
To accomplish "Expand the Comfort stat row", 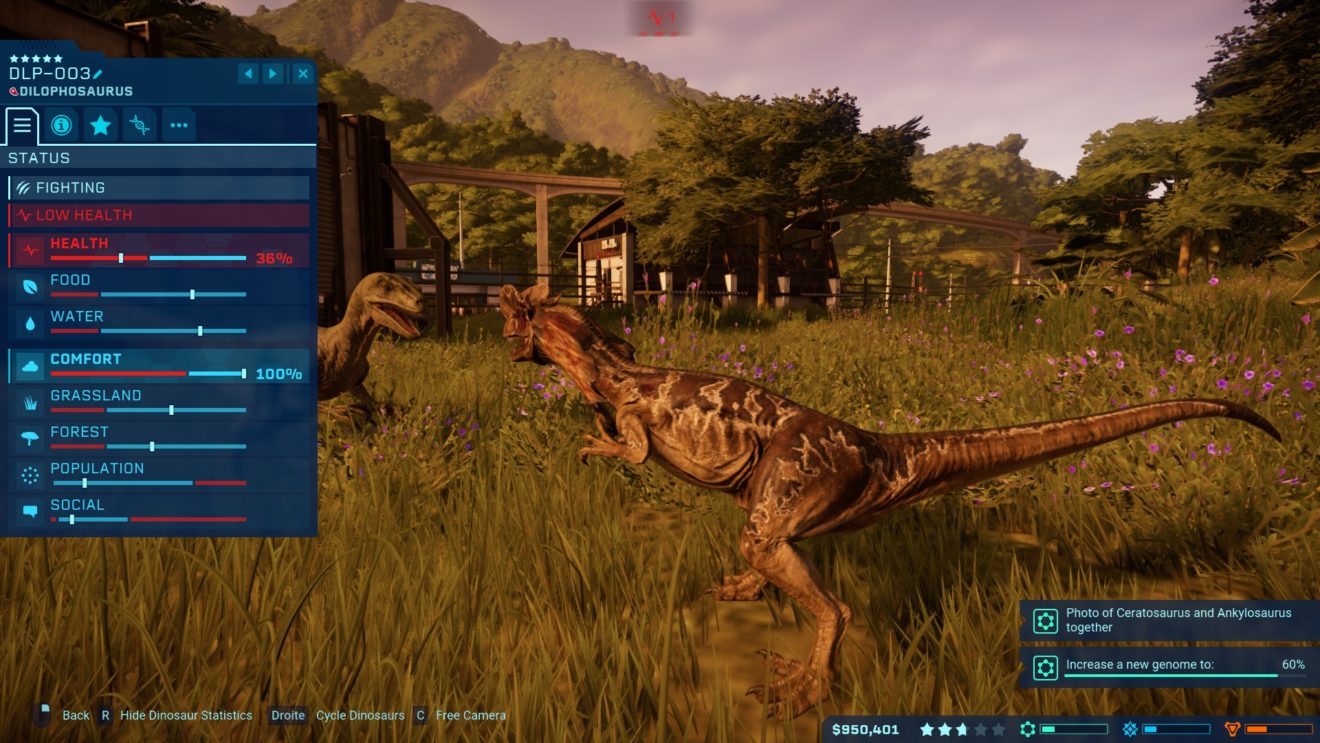I will (160, 366).
